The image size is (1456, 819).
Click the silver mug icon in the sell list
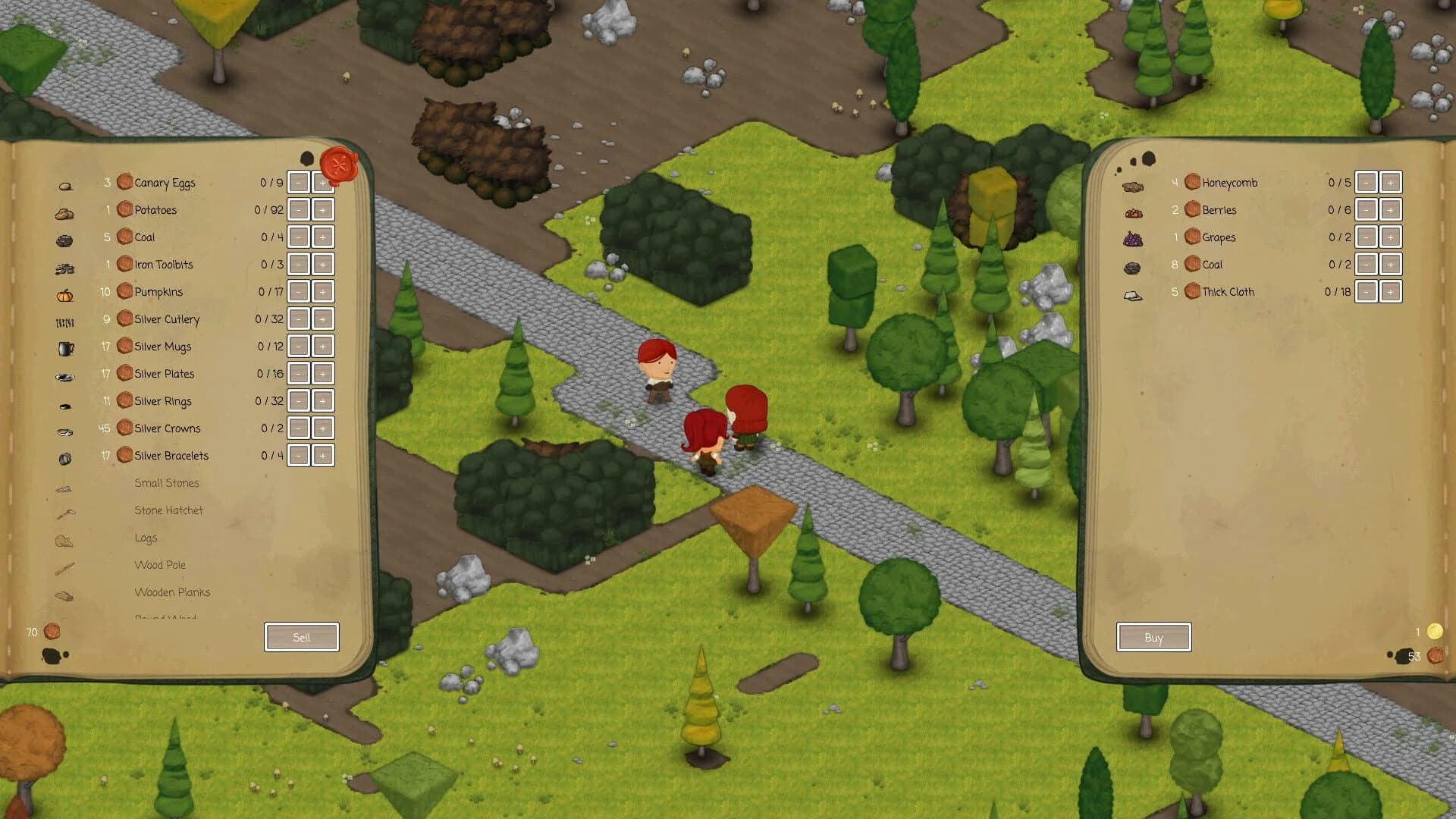coord(65,347)
